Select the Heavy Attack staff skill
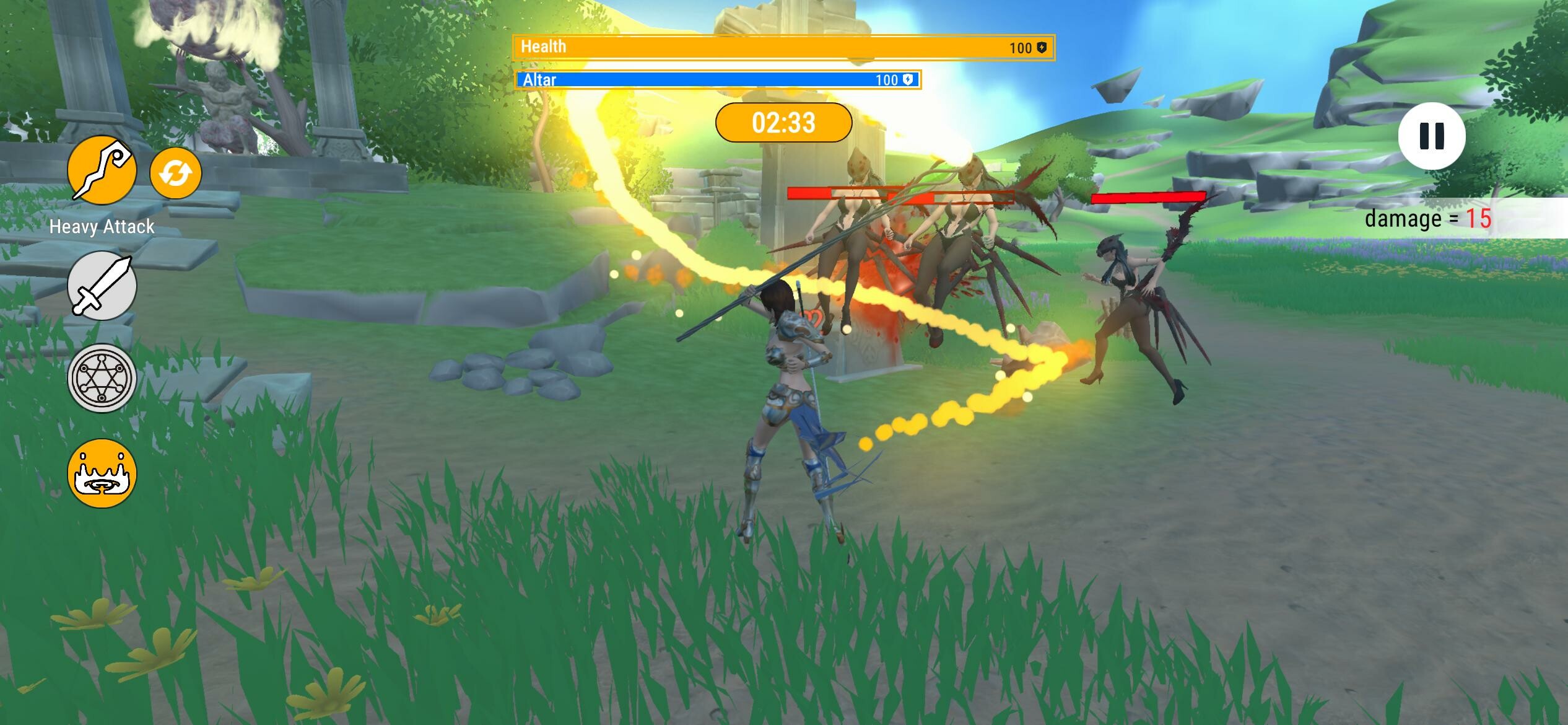Viewport: 1568px width, 725px height. [x=102, y=174]
